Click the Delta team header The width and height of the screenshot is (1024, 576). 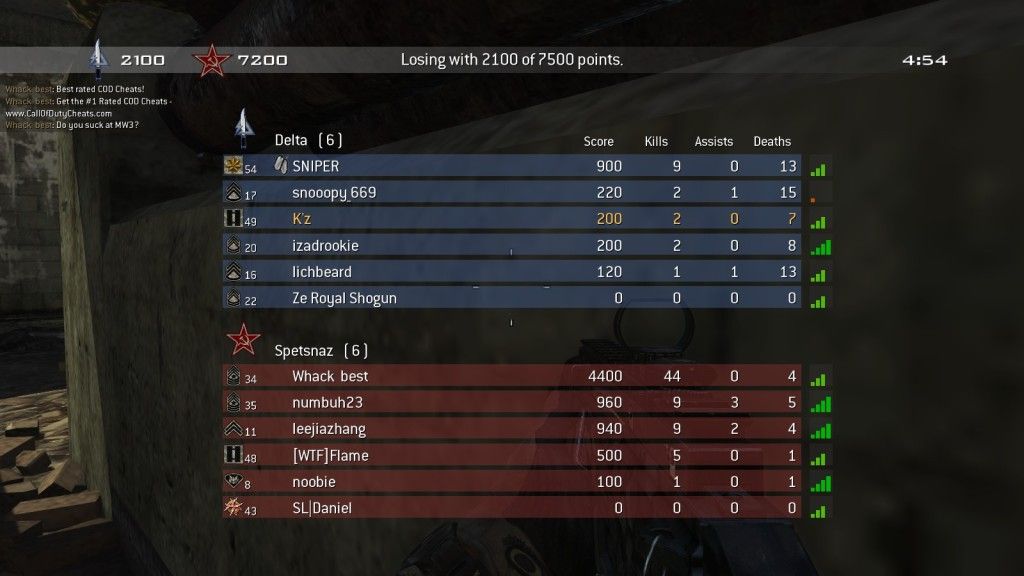click(308, 141)
